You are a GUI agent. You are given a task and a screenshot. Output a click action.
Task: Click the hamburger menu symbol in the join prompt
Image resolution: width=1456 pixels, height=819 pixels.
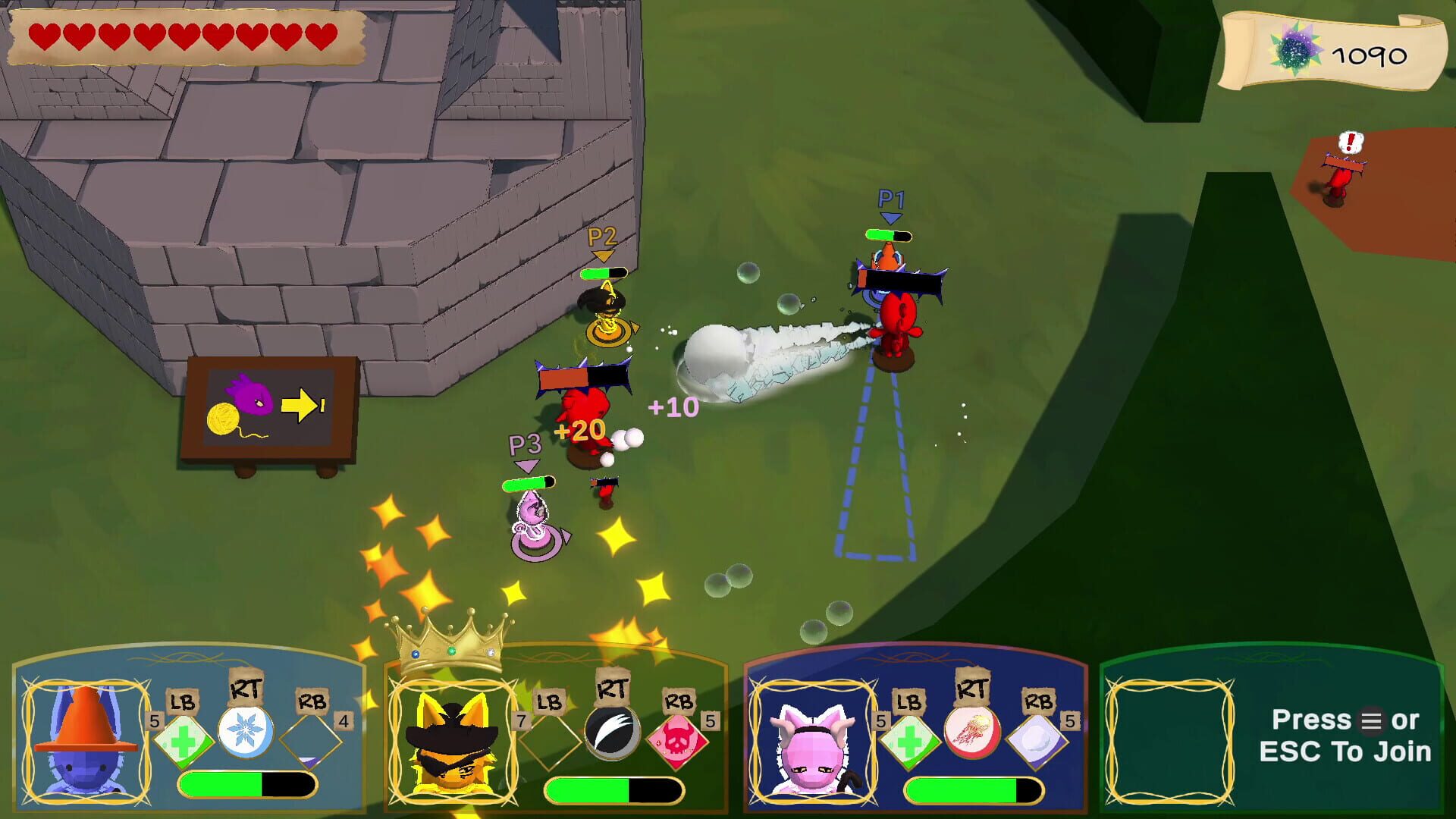[x=1373, y=722]
